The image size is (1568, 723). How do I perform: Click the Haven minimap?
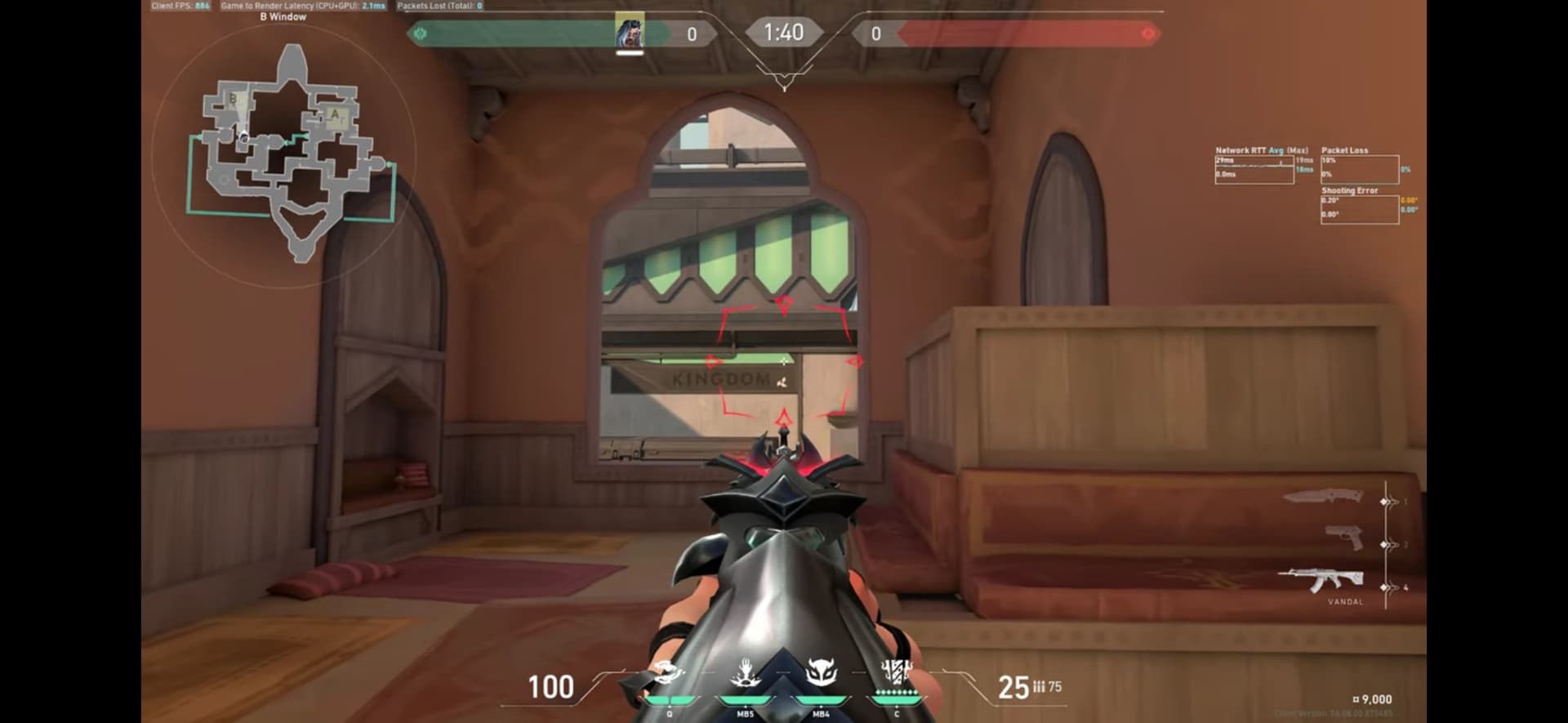click(286, 155)
